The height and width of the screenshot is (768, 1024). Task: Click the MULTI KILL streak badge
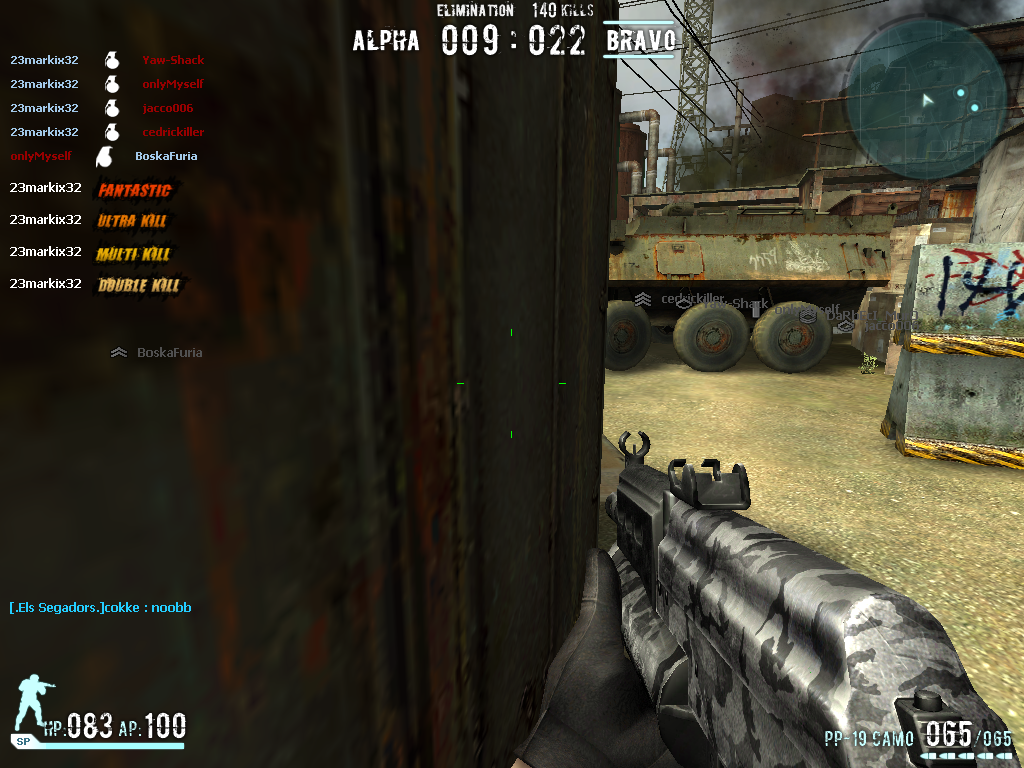[134, 254]
